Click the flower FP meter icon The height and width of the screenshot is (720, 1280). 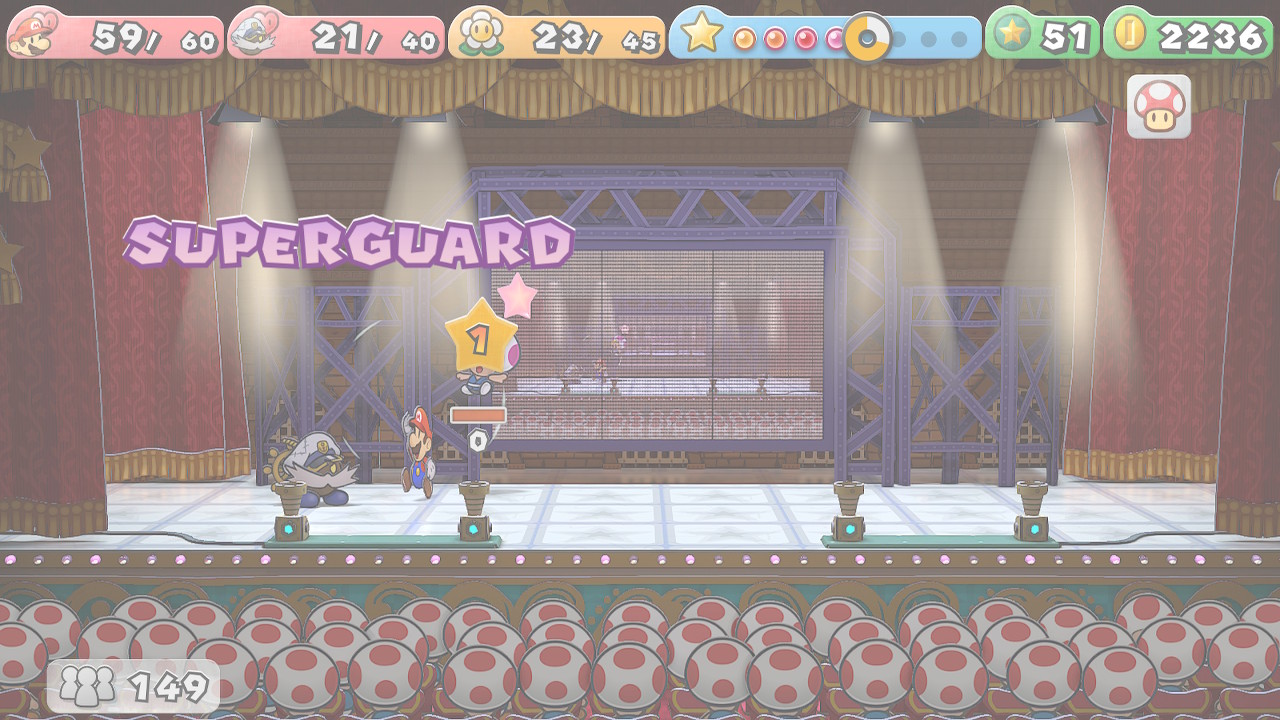click(x=478, y=33)
